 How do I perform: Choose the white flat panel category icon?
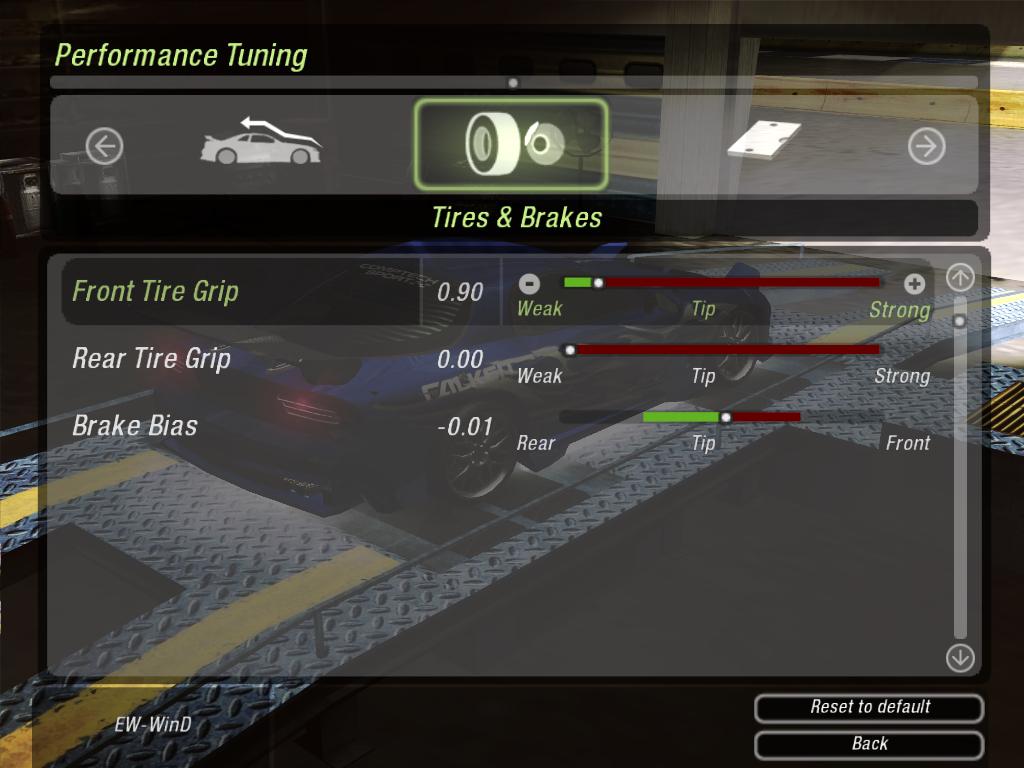(764, 139)
